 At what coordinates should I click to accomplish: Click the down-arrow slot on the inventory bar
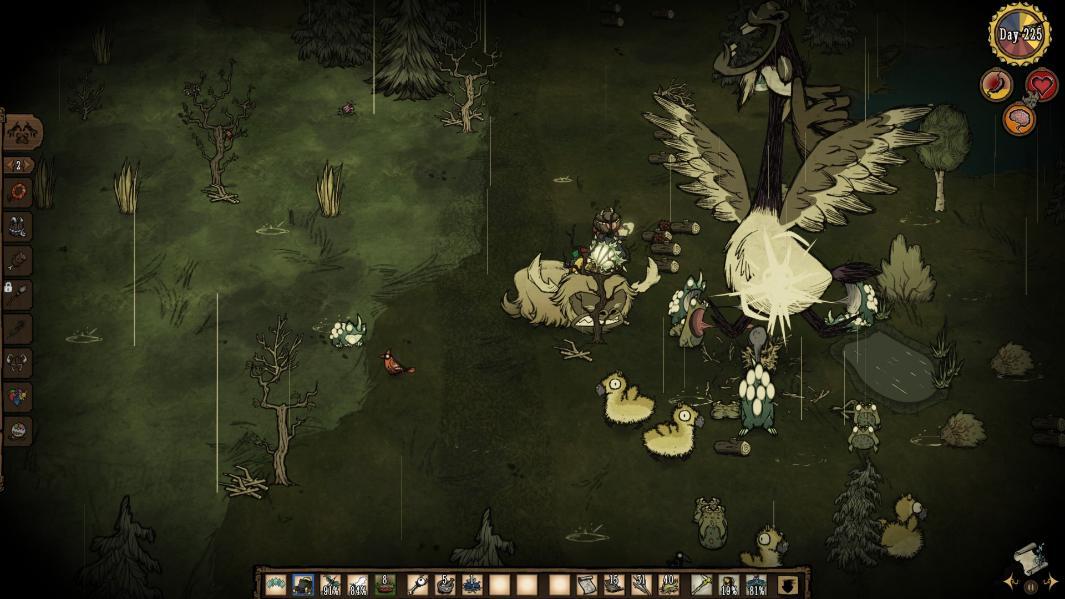[788, 585]
